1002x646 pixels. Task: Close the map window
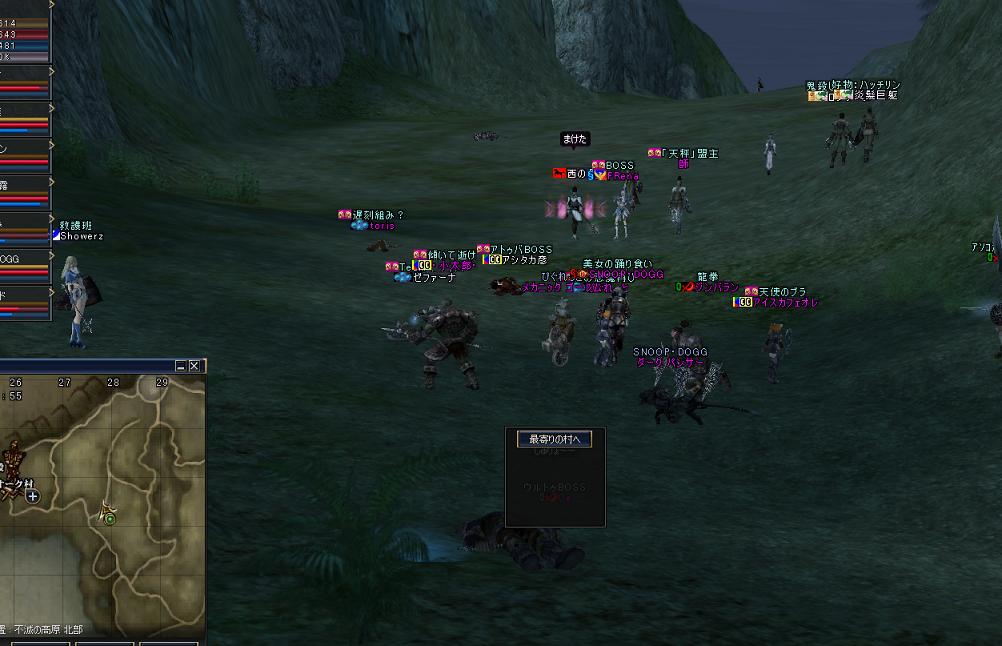click(195, 366)
